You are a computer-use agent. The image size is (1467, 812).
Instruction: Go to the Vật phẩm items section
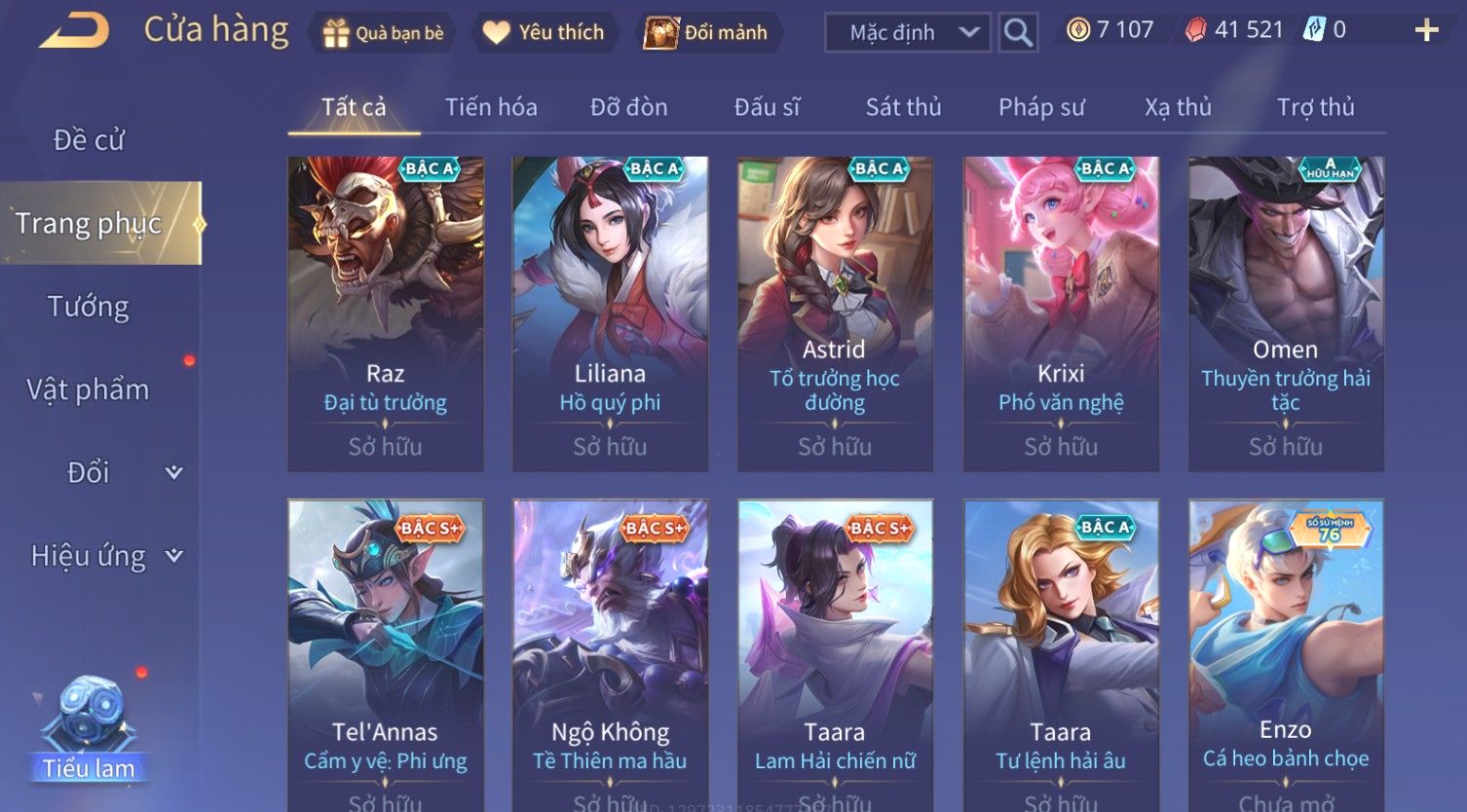pos(89,389)
